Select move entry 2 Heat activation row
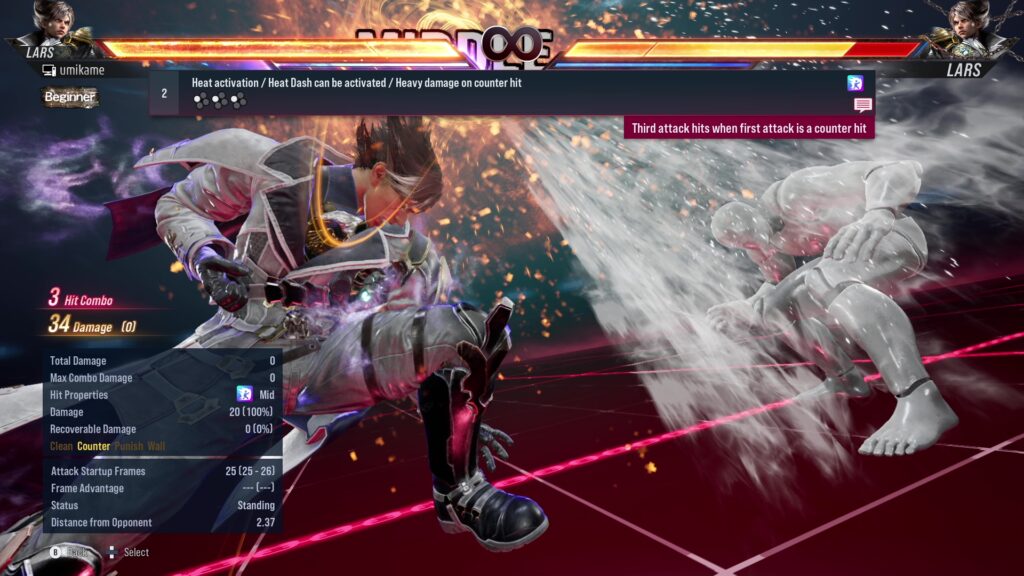Screen dimensions: 1024x576 pyautogui.click(x=500, y=92)
